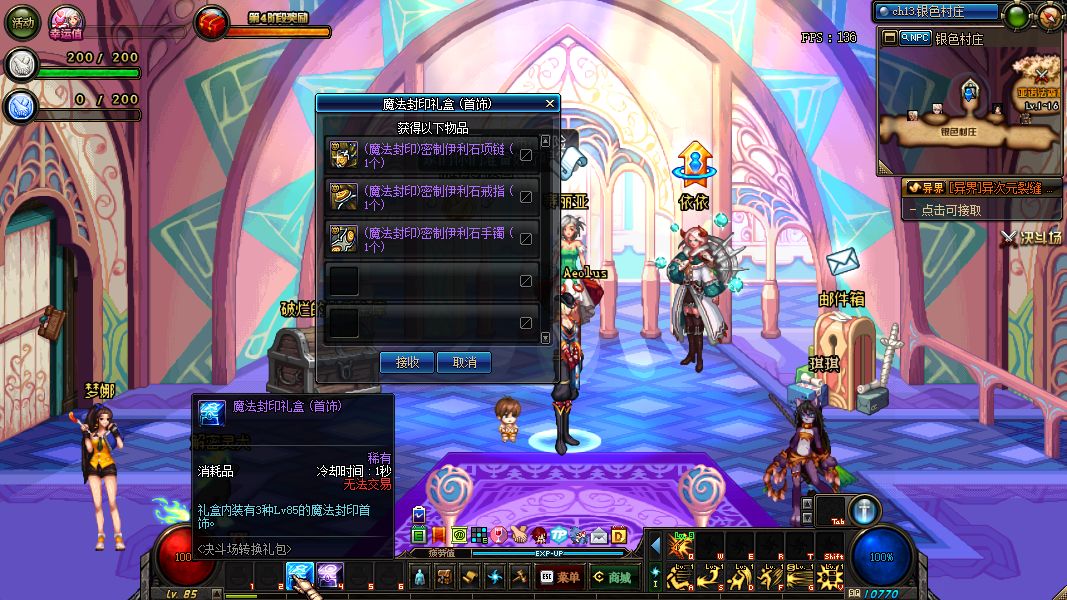Open the 异界 dimensional rift quest tracker
This screenshot has height=600, width=1067.
tap(980, 187)
